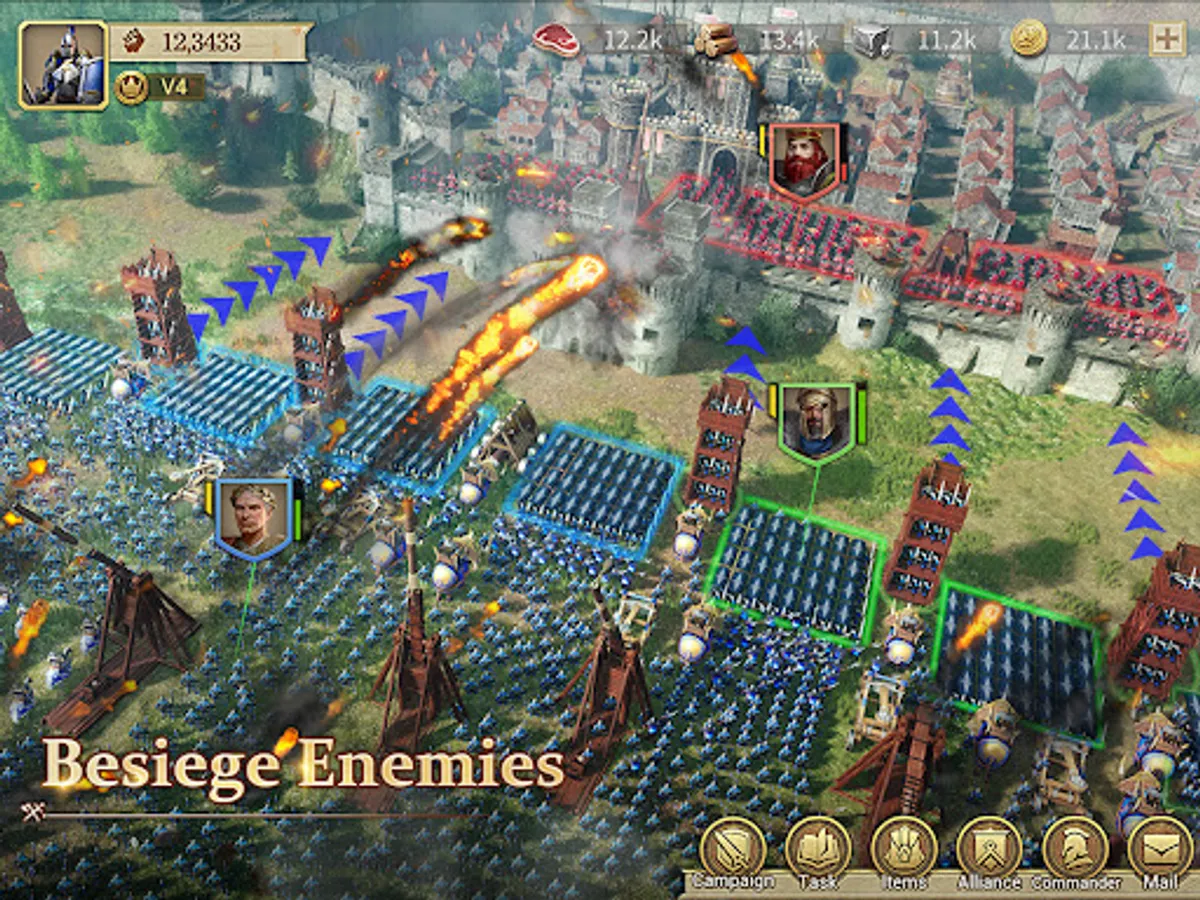Select the red-bearded enemy commander portrait
Screen dimensions: 1200x900
point(804,160)
